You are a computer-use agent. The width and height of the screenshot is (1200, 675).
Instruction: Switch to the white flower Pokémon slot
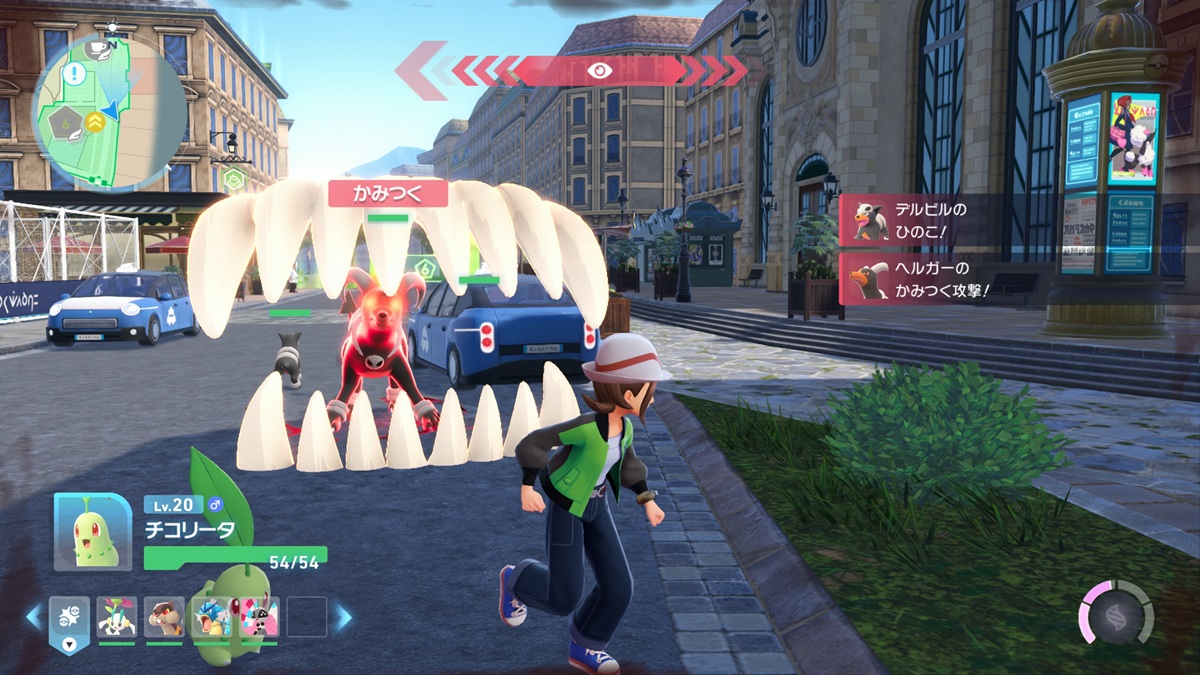pos(117,618)
